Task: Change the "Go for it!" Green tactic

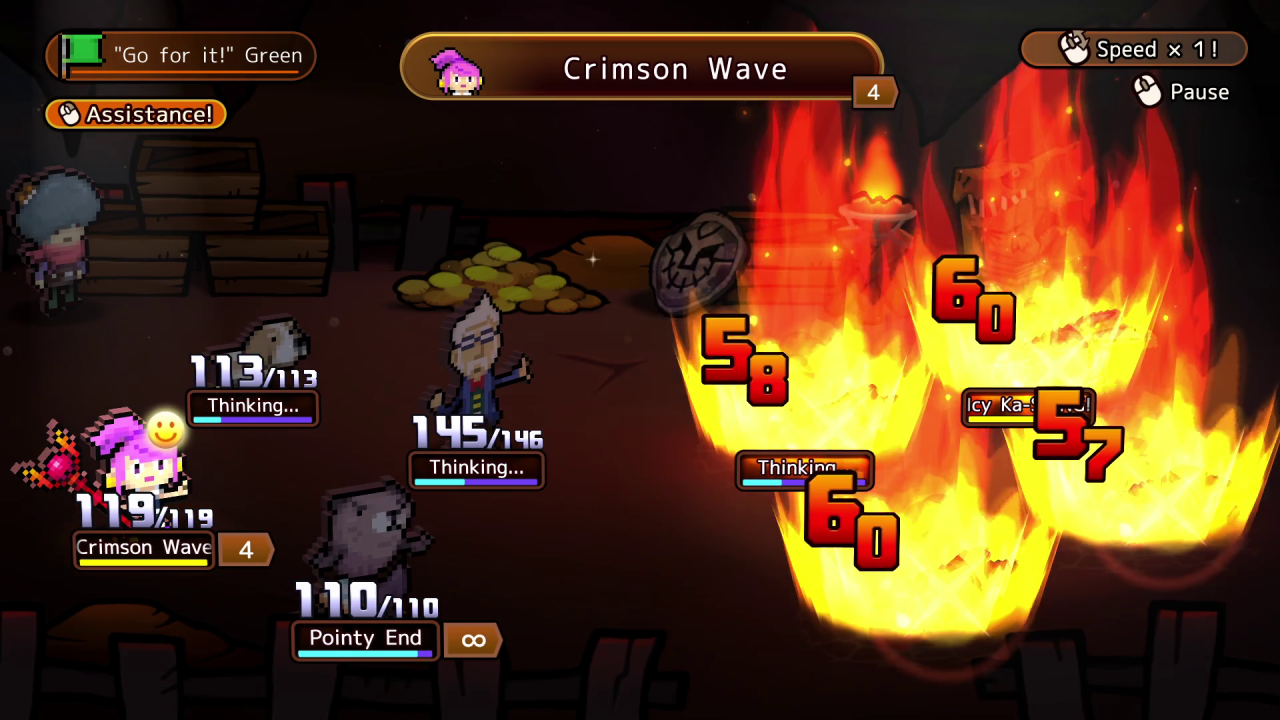Action: coord(182,56)
